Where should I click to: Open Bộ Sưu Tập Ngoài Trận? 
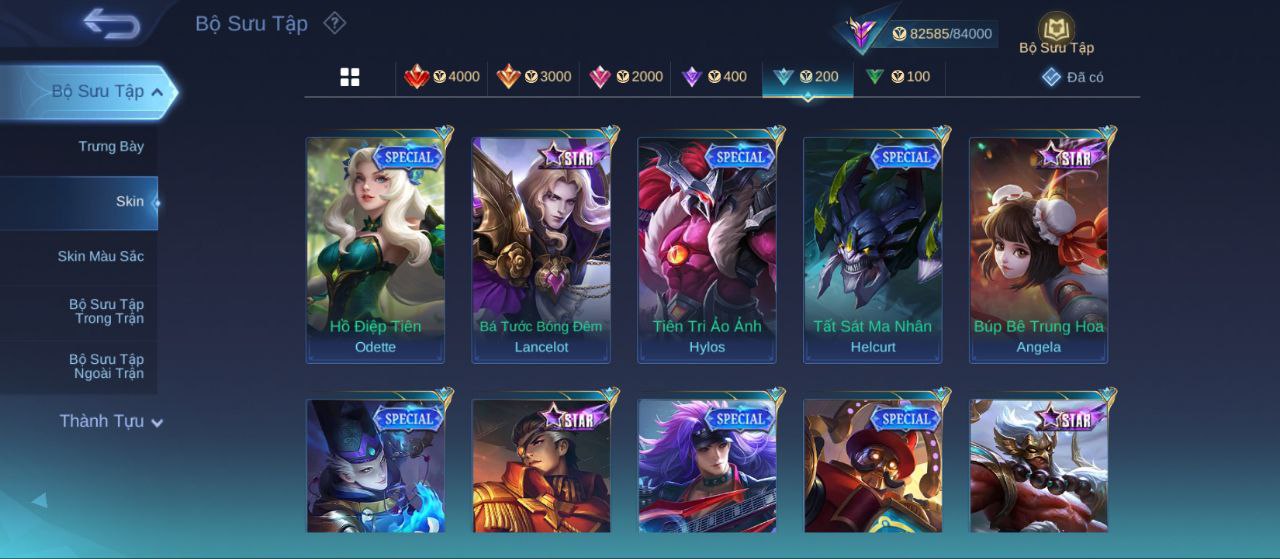(106, 367)
